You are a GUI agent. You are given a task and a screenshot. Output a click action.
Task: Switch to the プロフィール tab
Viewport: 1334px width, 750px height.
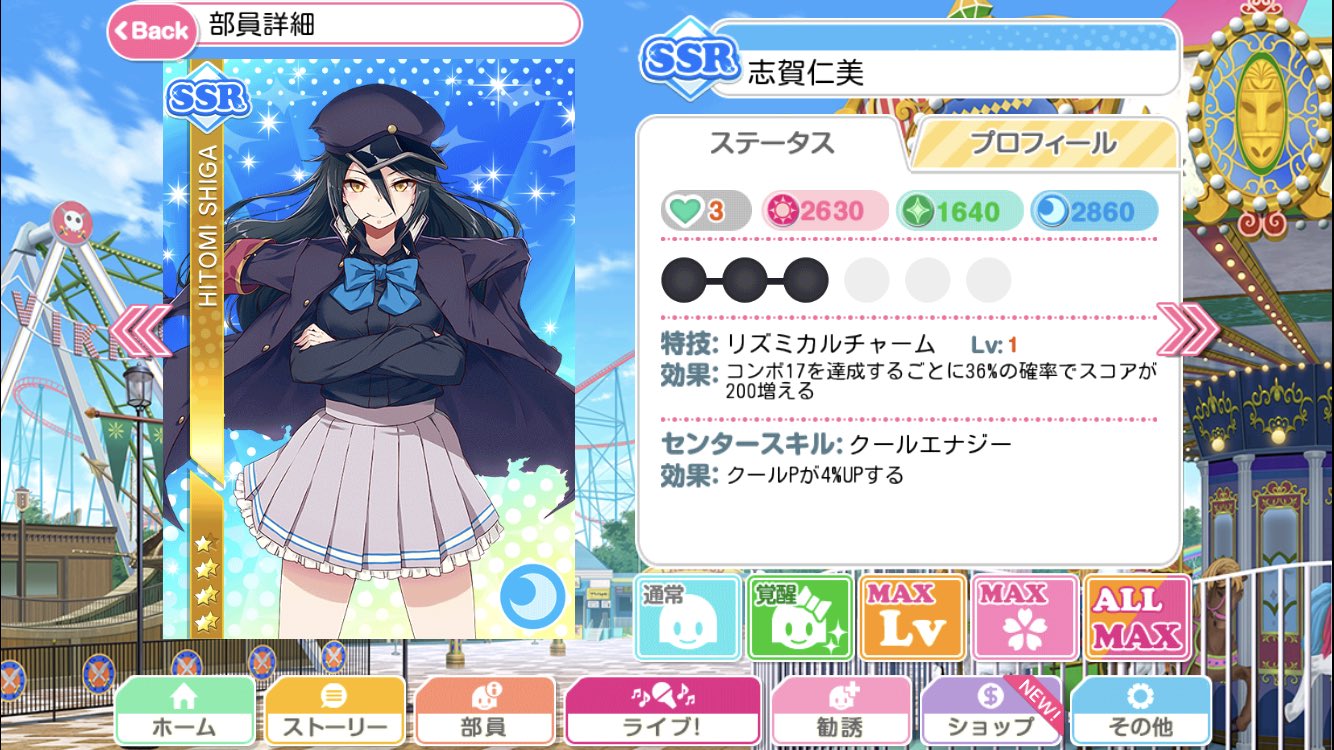1042,143
